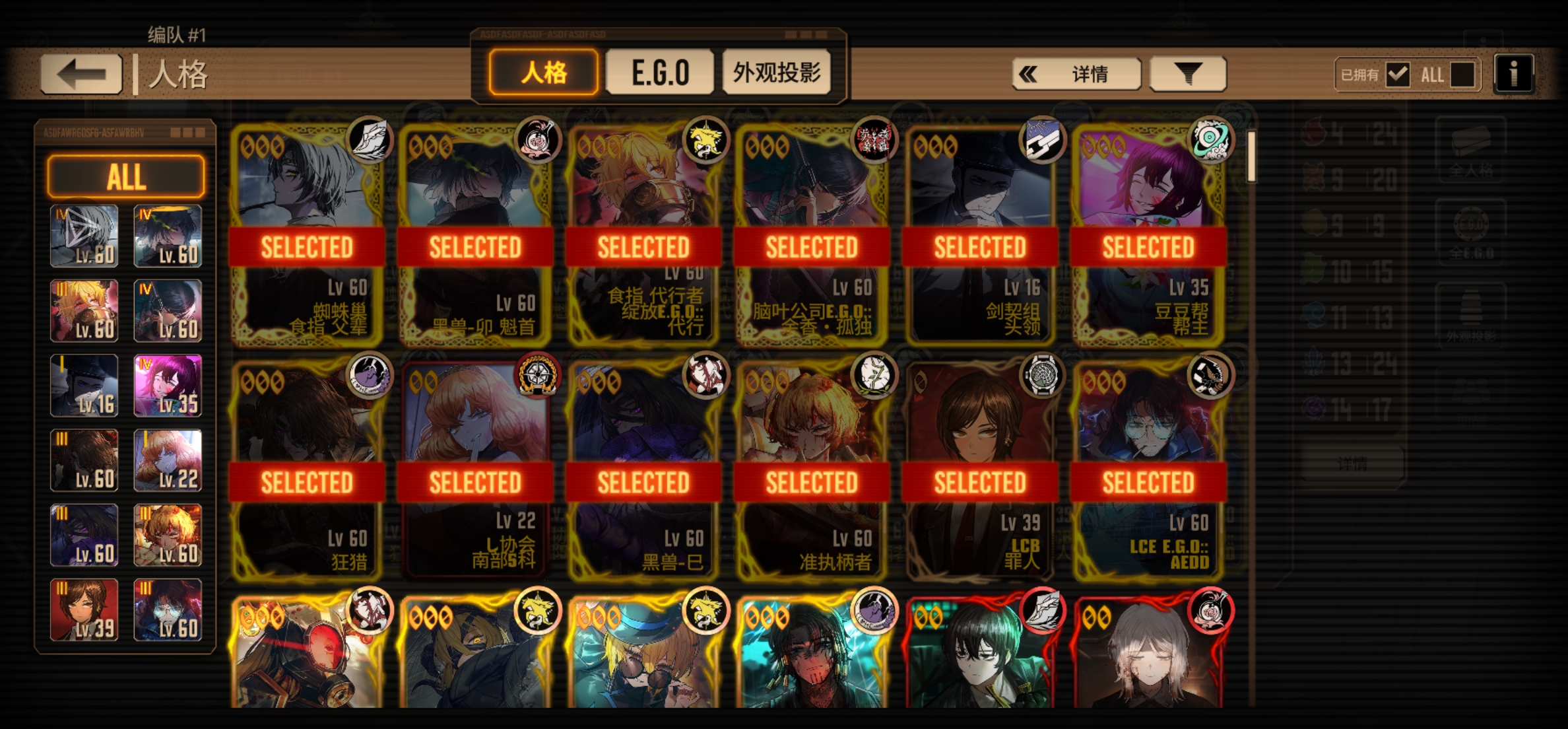Click the back arrow button

81,71
